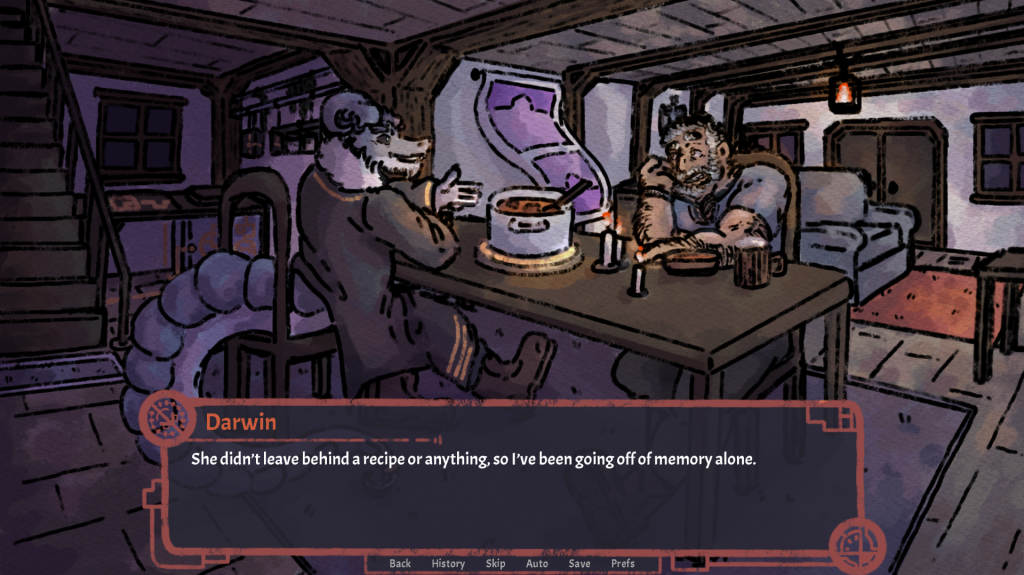
Task: Go back to the previous line
Action: point(400,563)
